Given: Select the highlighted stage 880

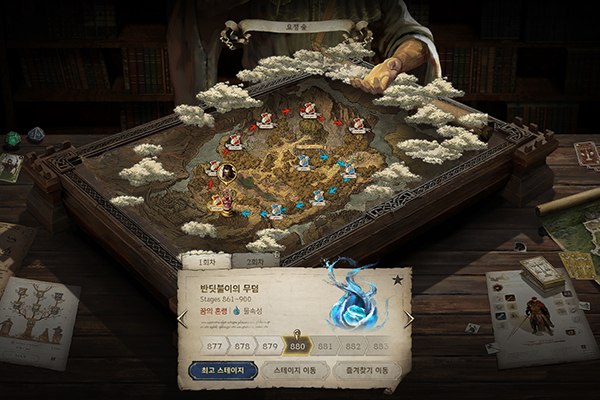Looking at the screenshot, I should pyautogui.click(x=296, y=345).
